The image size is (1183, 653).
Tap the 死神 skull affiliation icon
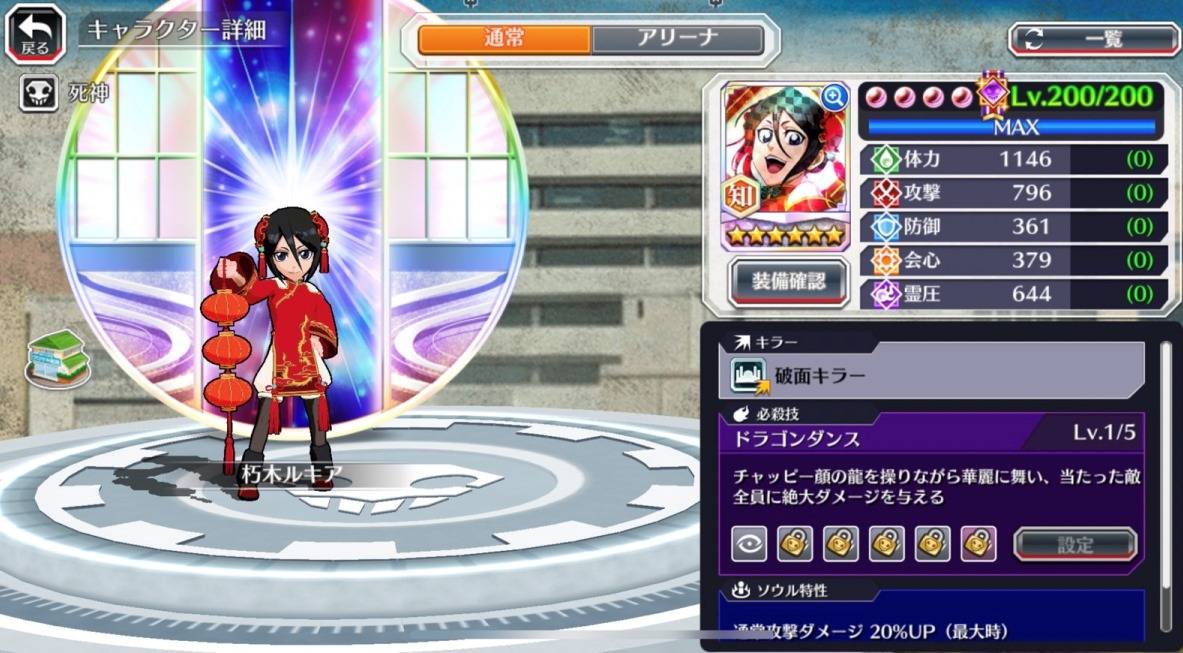[39, 95]
